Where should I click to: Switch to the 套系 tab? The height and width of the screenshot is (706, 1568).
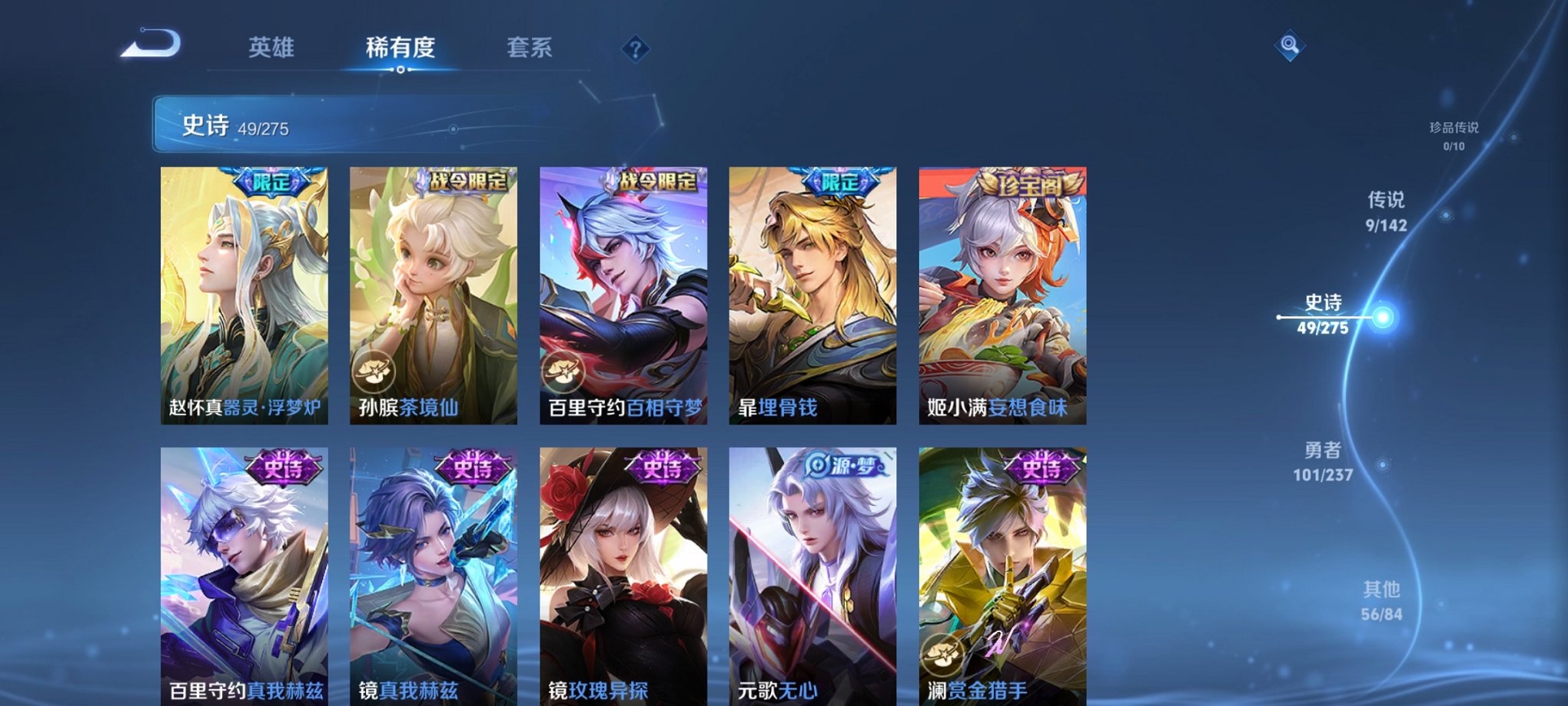pyautogui.click(x=536, y=46)
